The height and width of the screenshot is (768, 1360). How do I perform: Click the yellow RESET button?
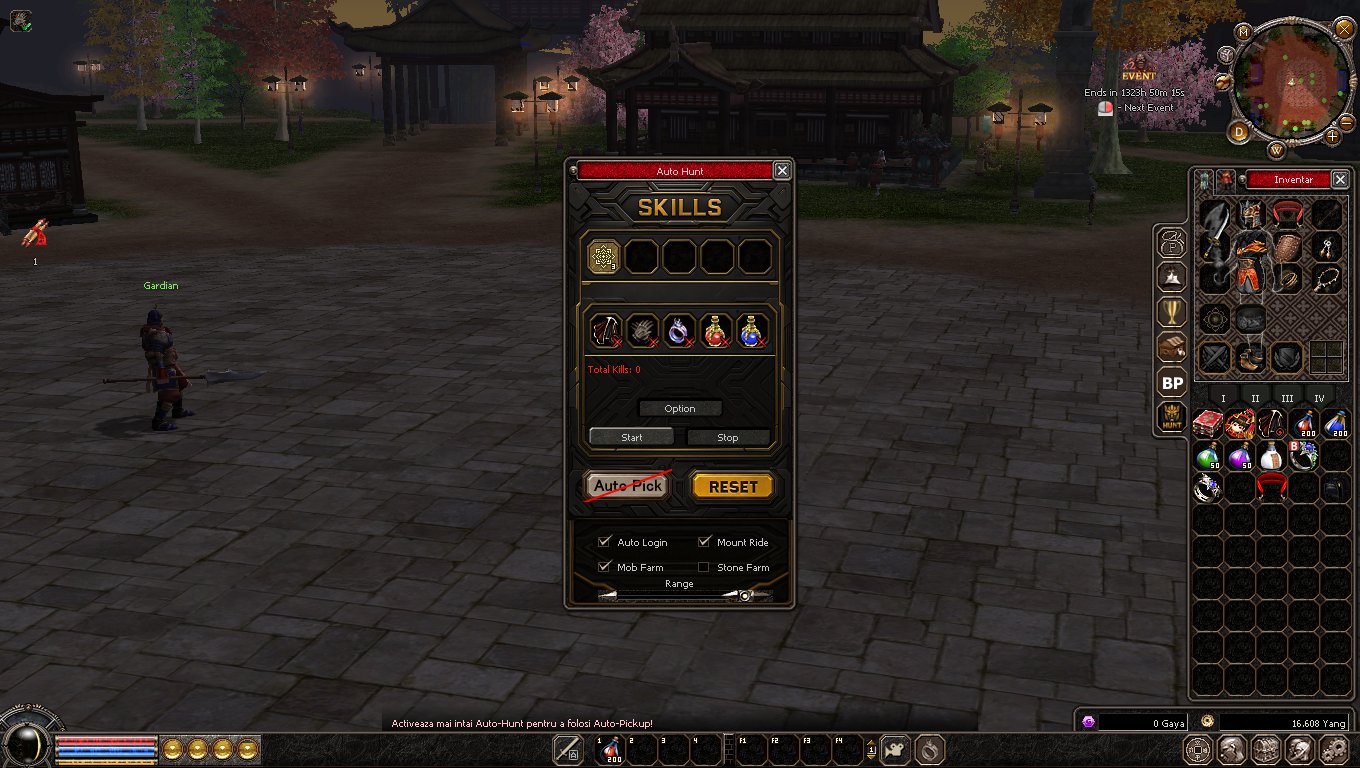pos(733,487)
